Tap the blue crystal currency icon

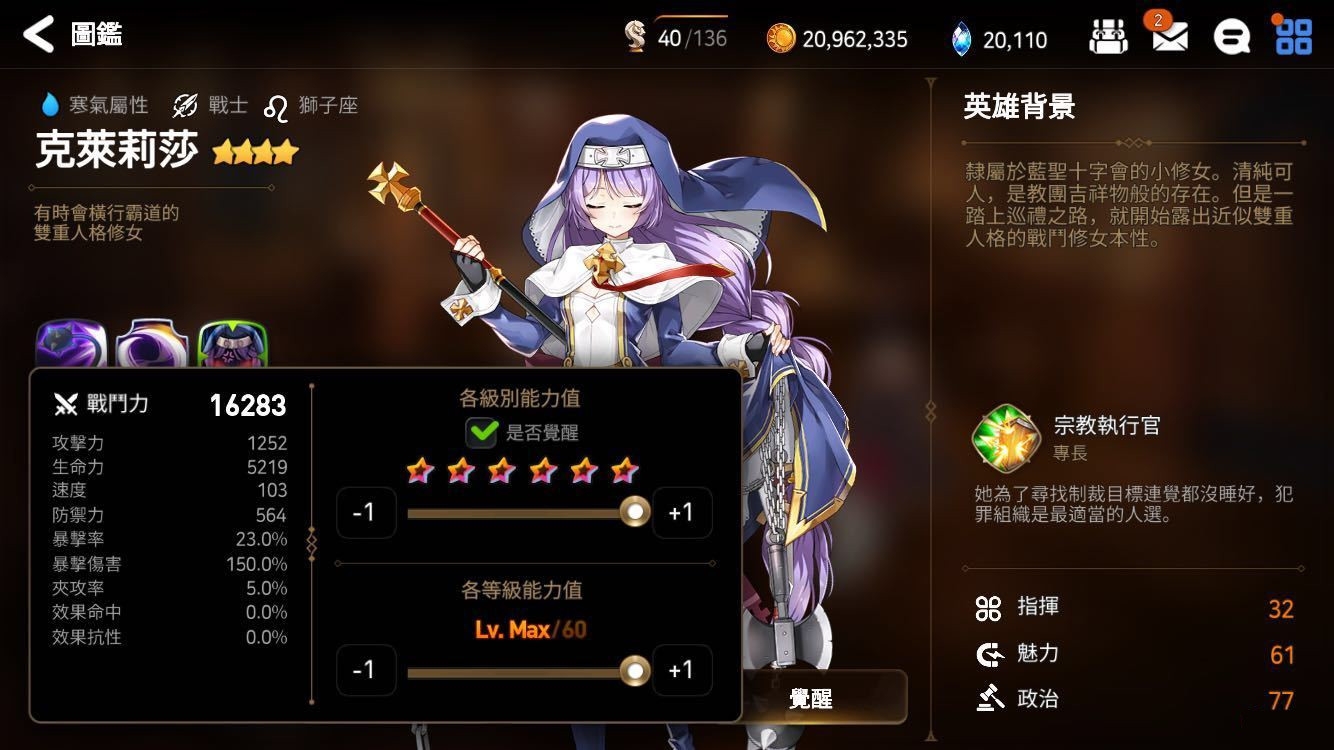[961, 39]
